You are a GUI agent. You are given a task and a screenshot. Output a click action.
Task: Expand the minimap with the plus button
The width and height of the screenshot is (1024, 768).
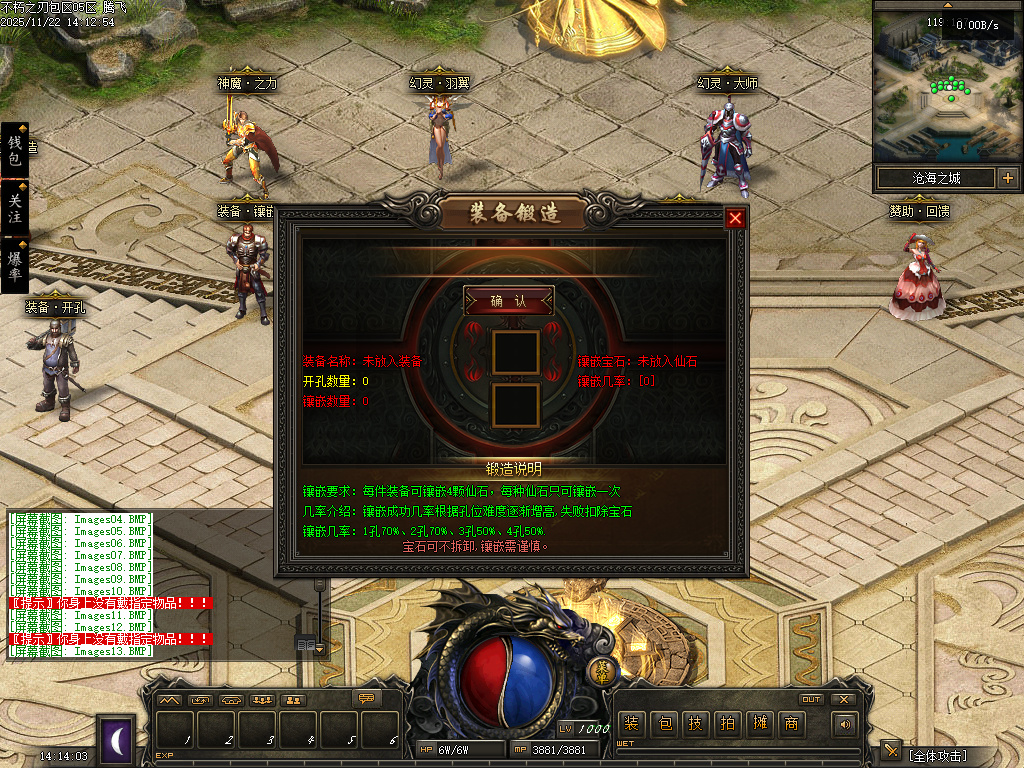(x=1007, y=179)
